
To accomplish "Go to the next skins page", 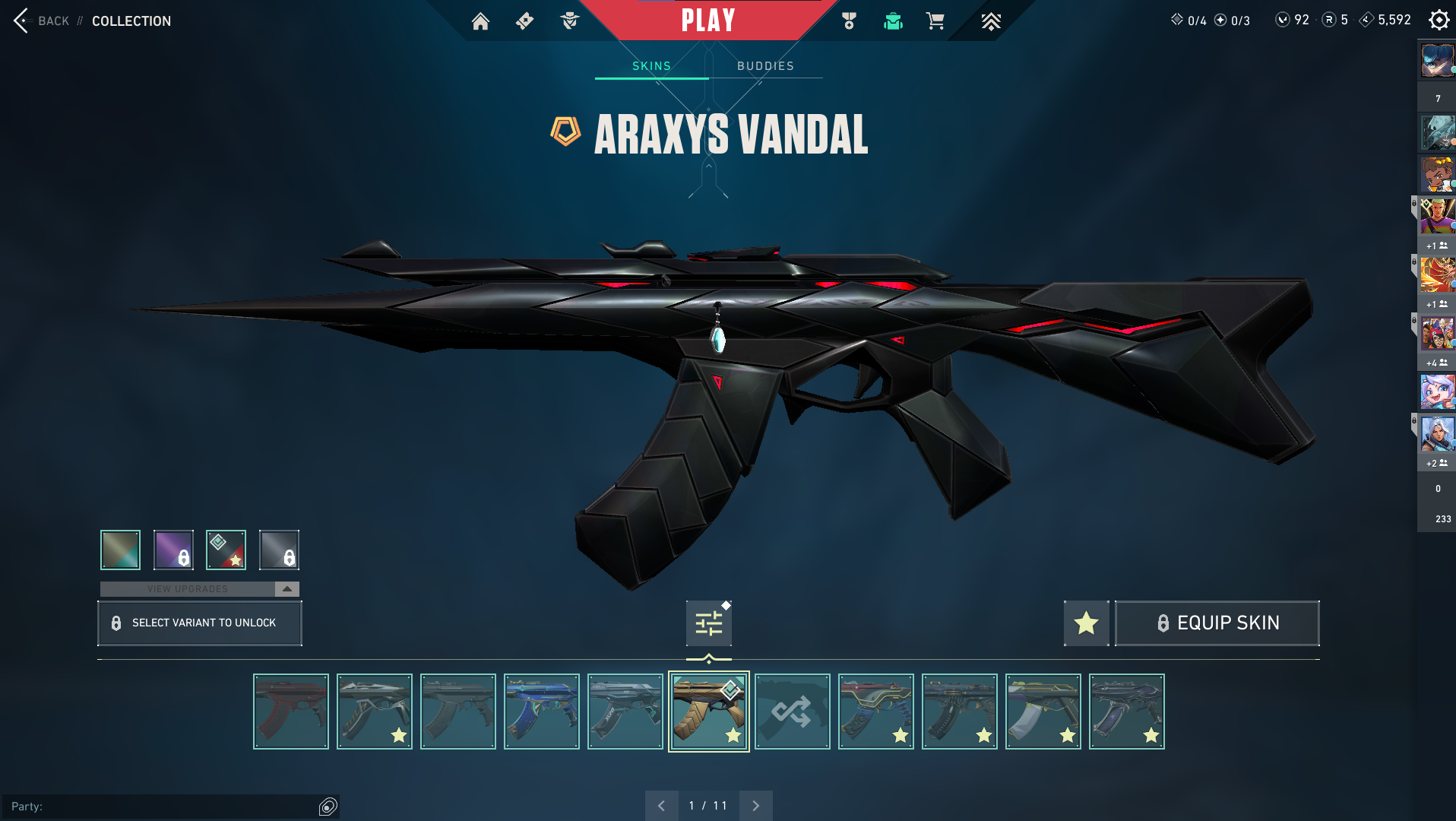I will click(755, 806).
